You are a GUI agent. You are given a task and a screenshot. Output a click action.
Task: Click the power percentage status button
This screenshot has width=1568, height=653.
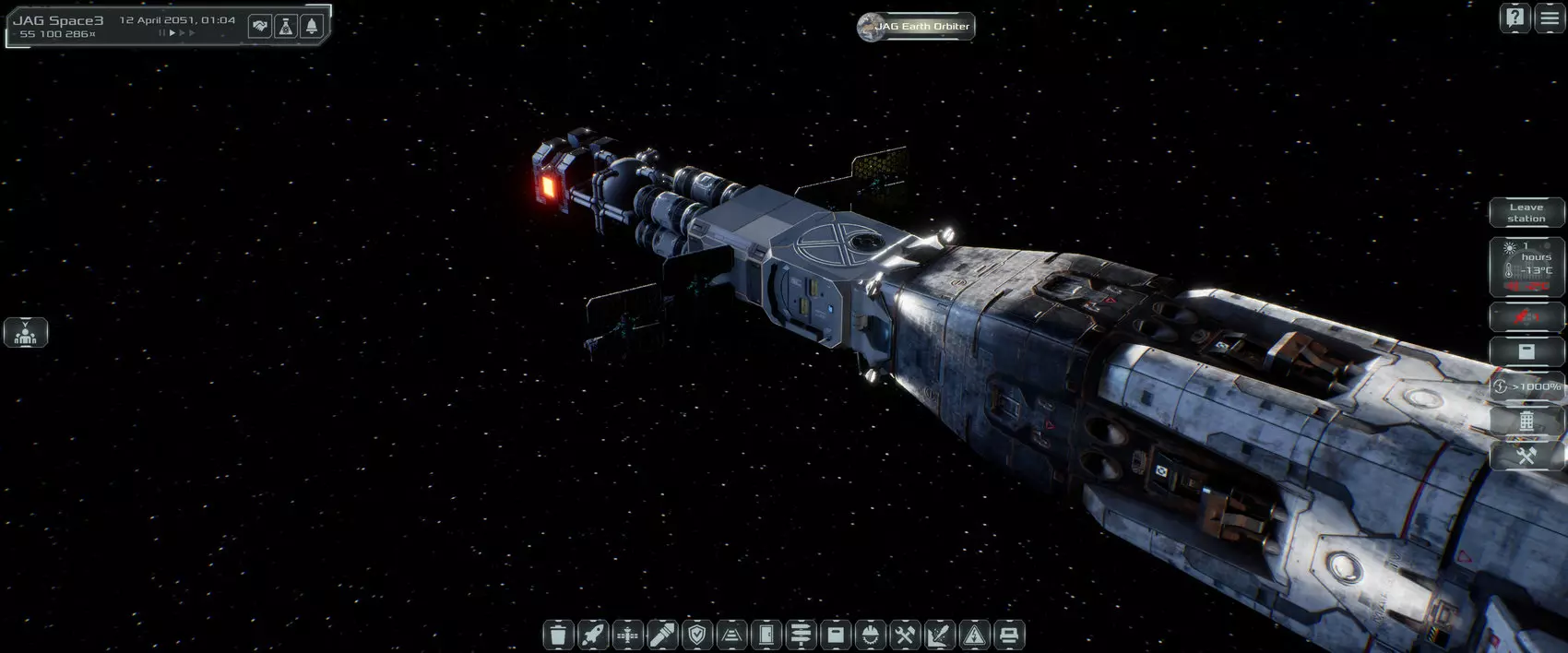[x=1526, y=386]
